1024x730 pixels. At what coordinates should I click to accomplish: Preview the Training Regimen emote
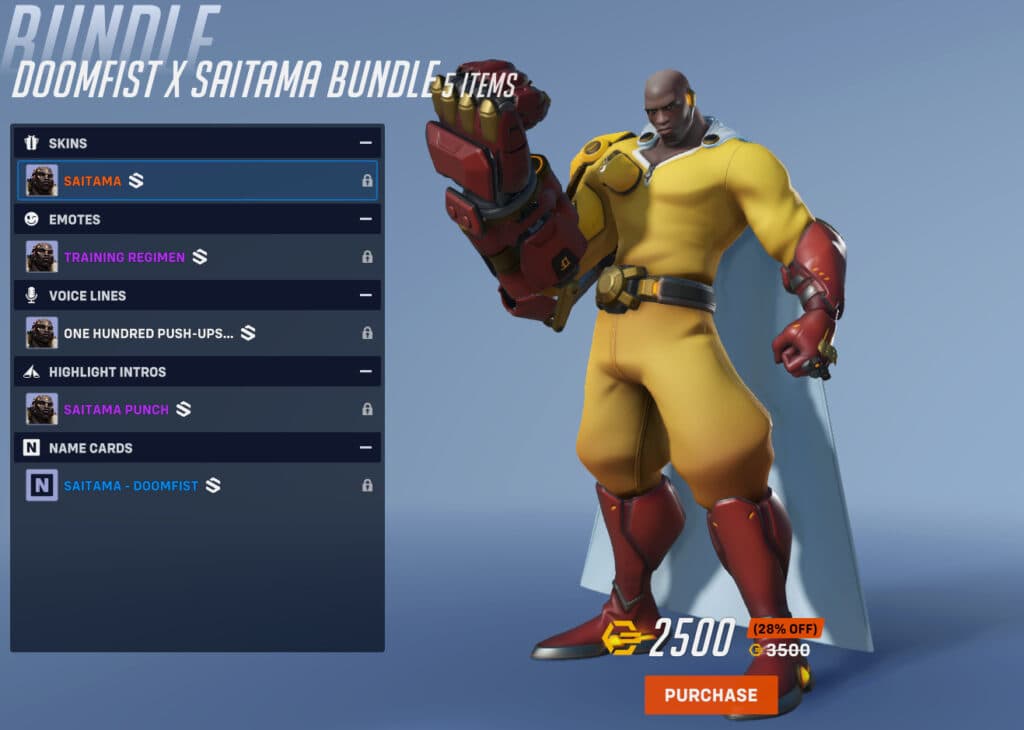tap(197, 257)
